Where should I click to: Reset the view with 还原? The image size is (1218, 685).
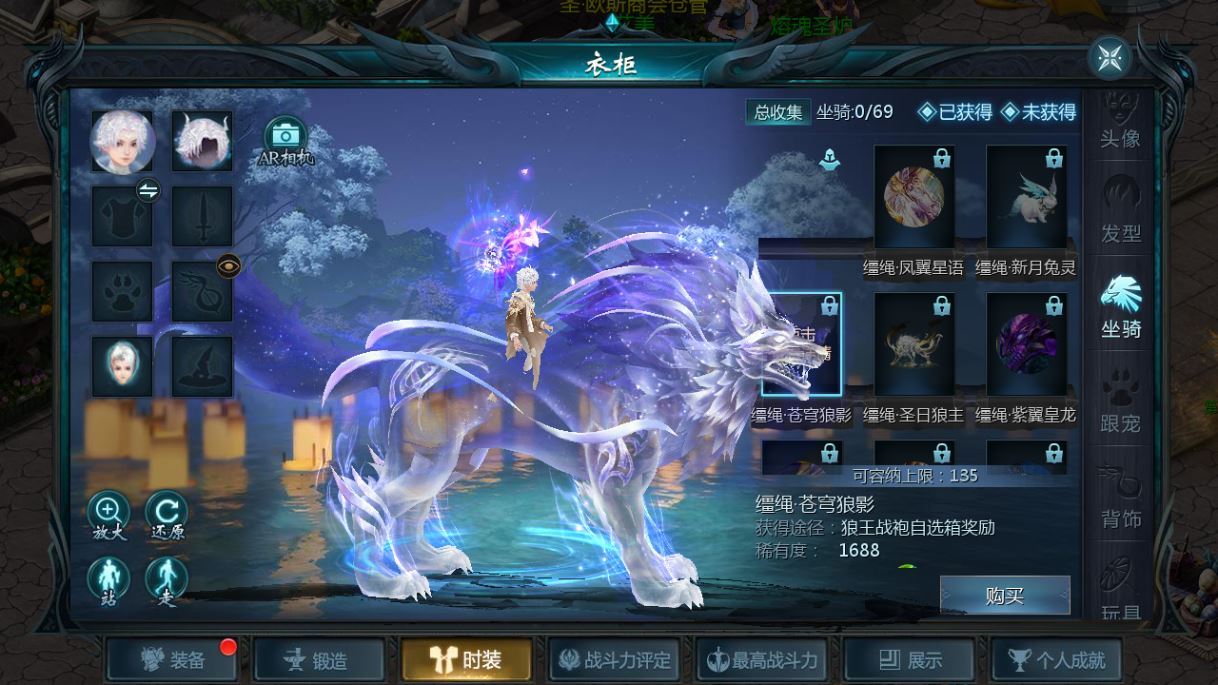pos(167,516)
